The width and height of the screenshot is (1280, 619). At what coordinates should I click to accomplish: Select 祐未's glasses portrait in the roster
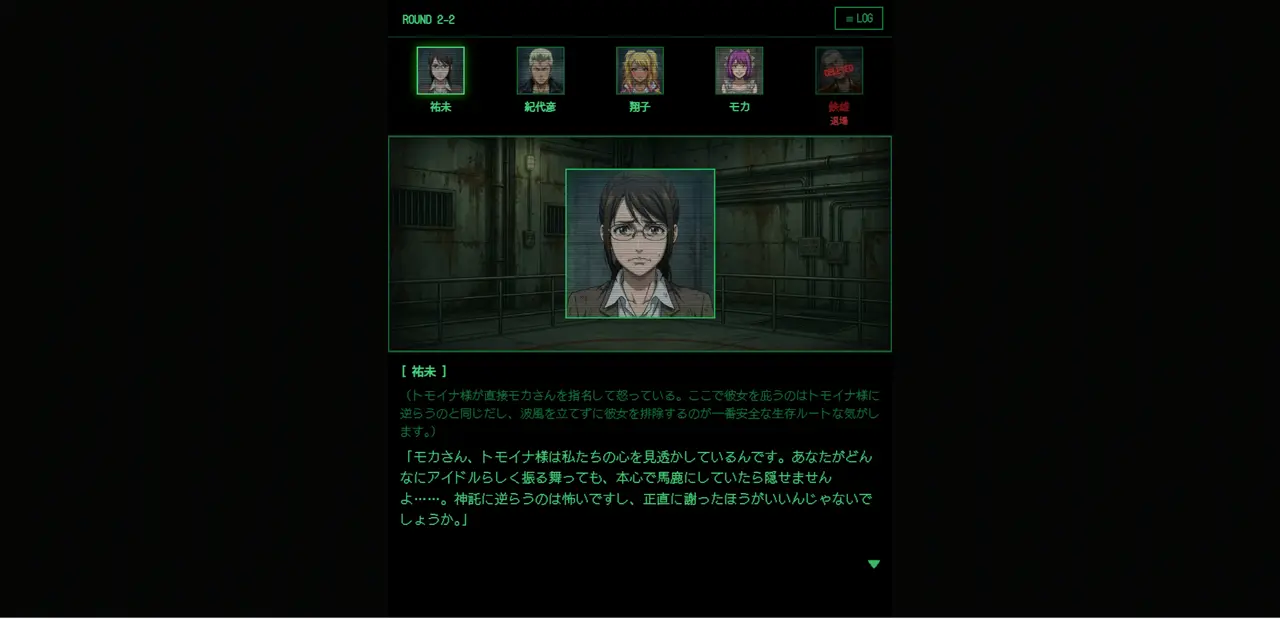pos(440,71)
